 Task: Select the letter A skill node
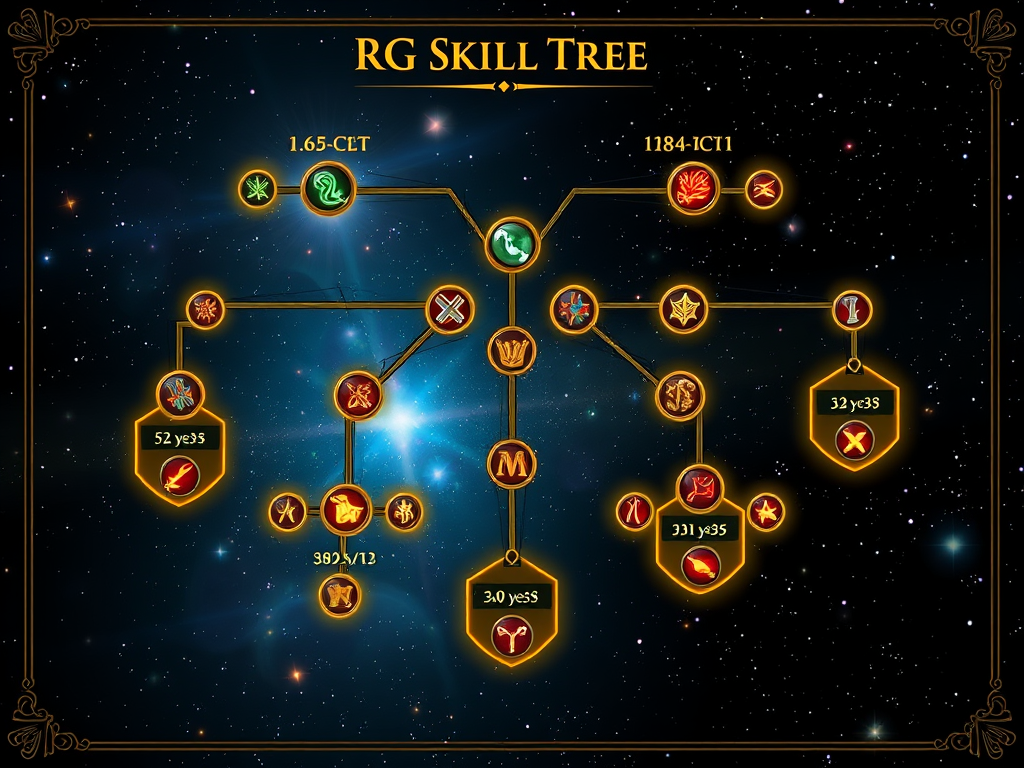[x=287, y=512]
